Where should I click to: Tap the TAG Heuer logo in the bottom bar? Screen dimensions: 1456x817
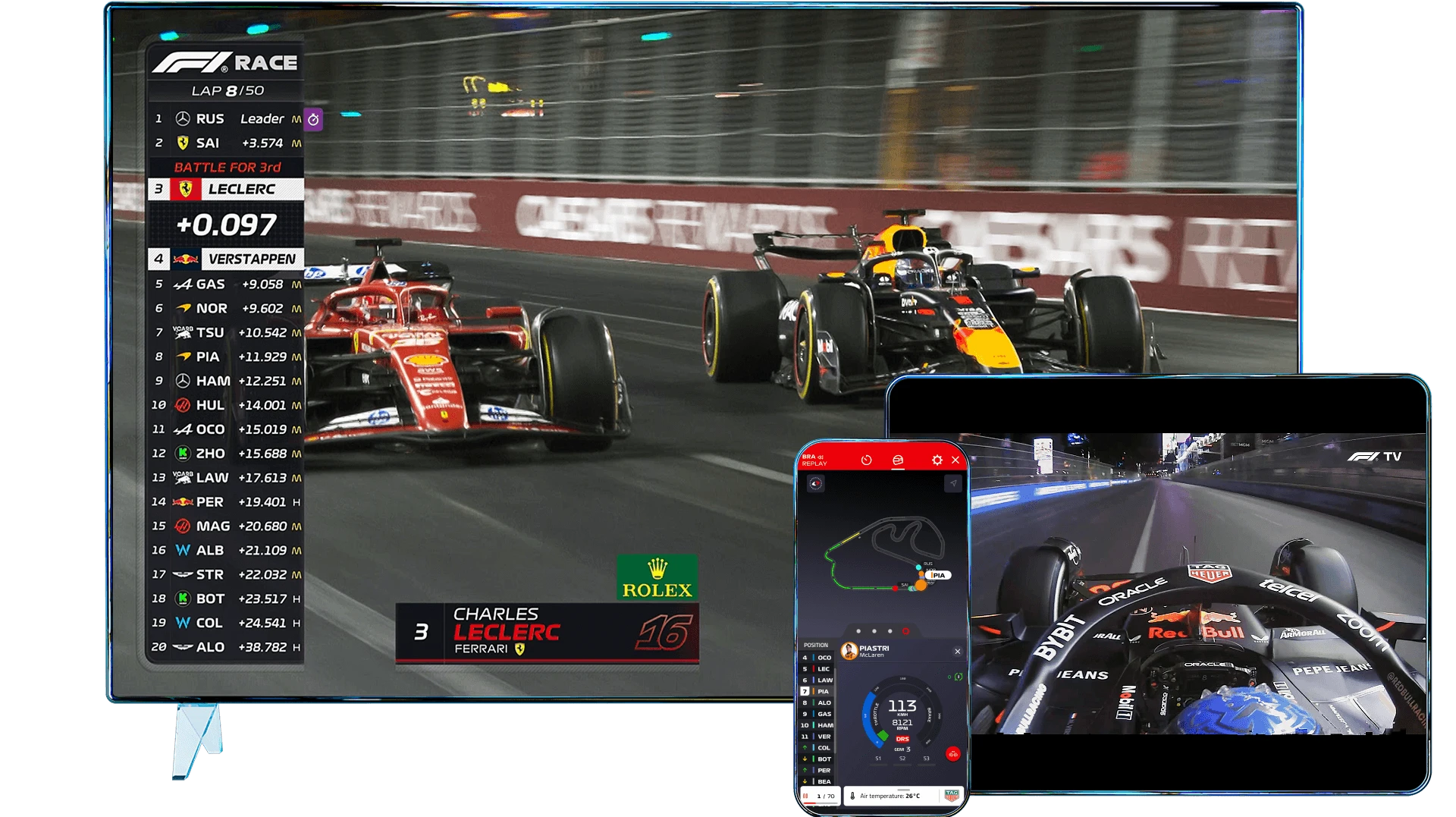953,796
